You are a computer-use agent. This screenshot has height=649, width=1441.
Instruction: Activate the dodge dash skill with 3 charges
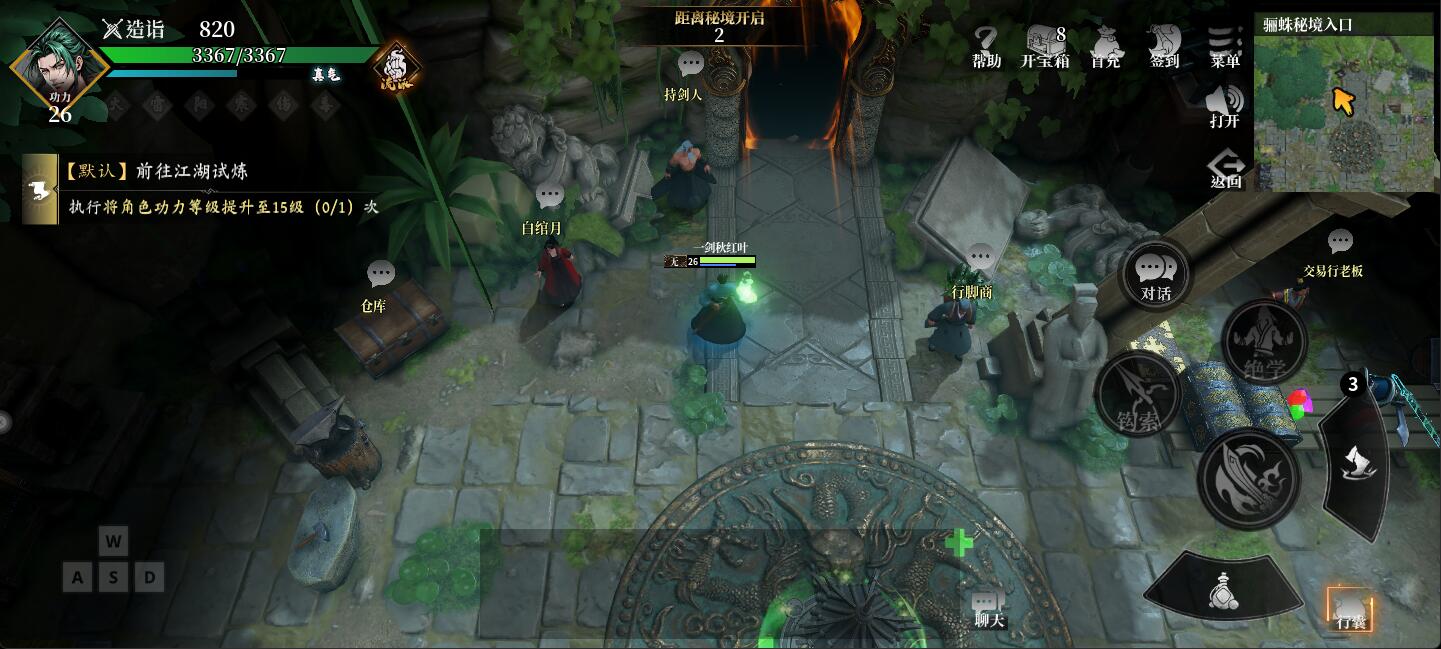(x=1358, y=457)
